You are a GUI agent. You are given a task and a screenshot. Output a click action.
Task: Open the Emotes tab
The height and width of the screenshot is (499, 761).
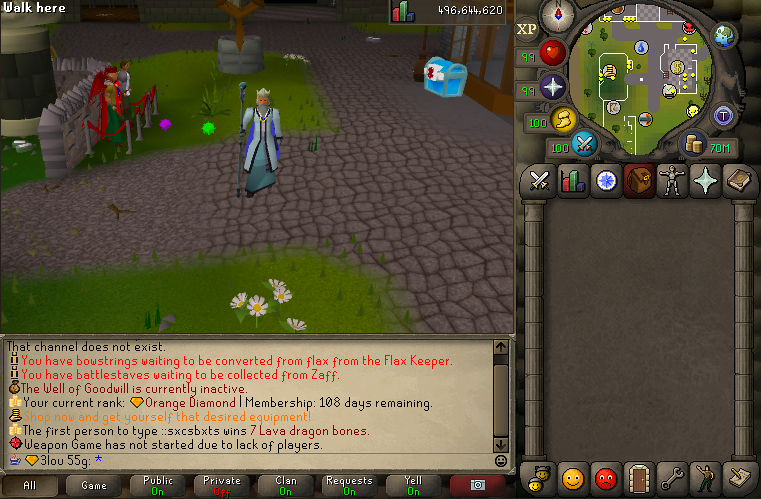pyautogui.click(x=705, y=477)
